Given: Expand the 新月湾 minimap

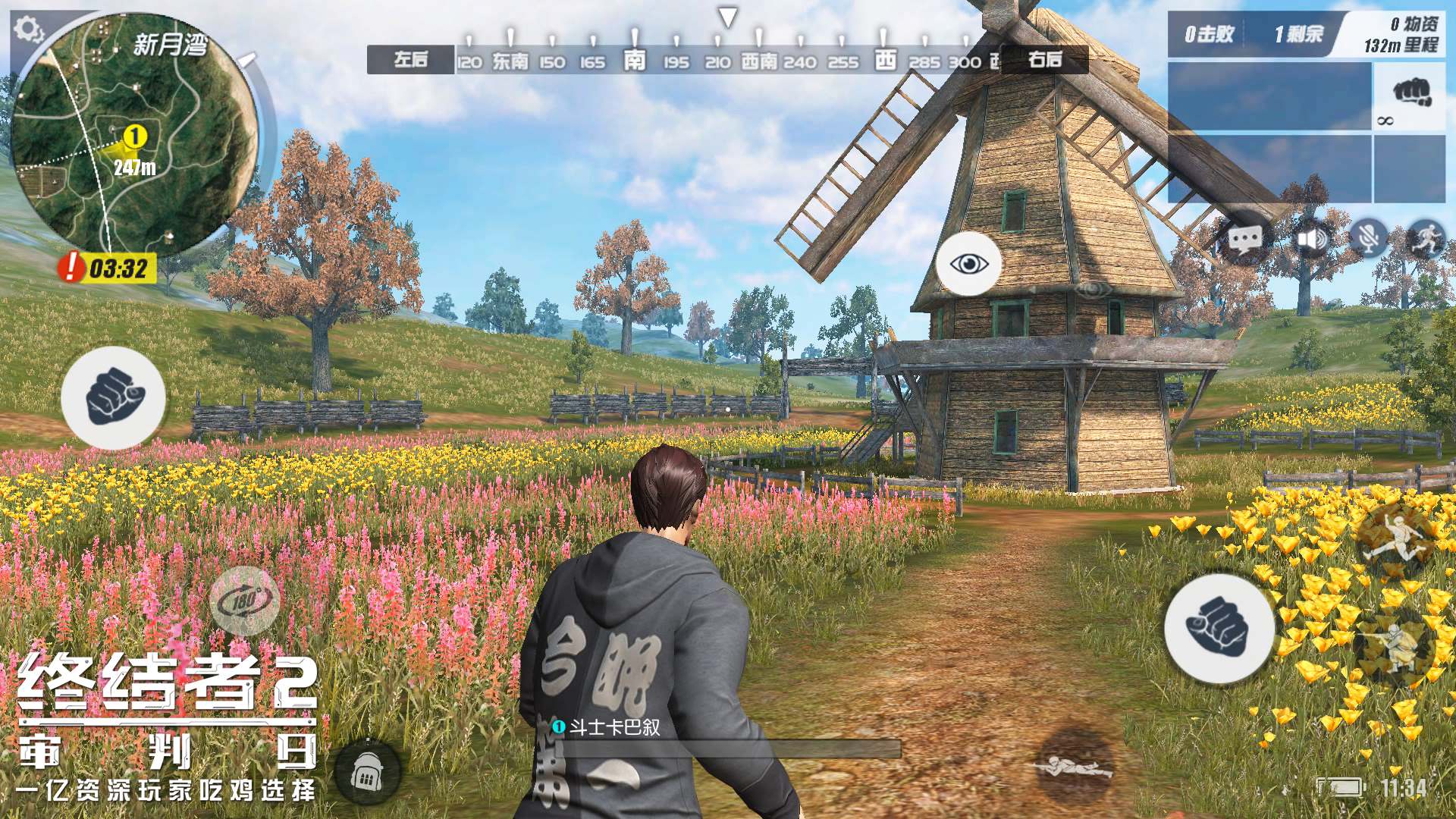Looking at the screenshot, I should 135,136.
